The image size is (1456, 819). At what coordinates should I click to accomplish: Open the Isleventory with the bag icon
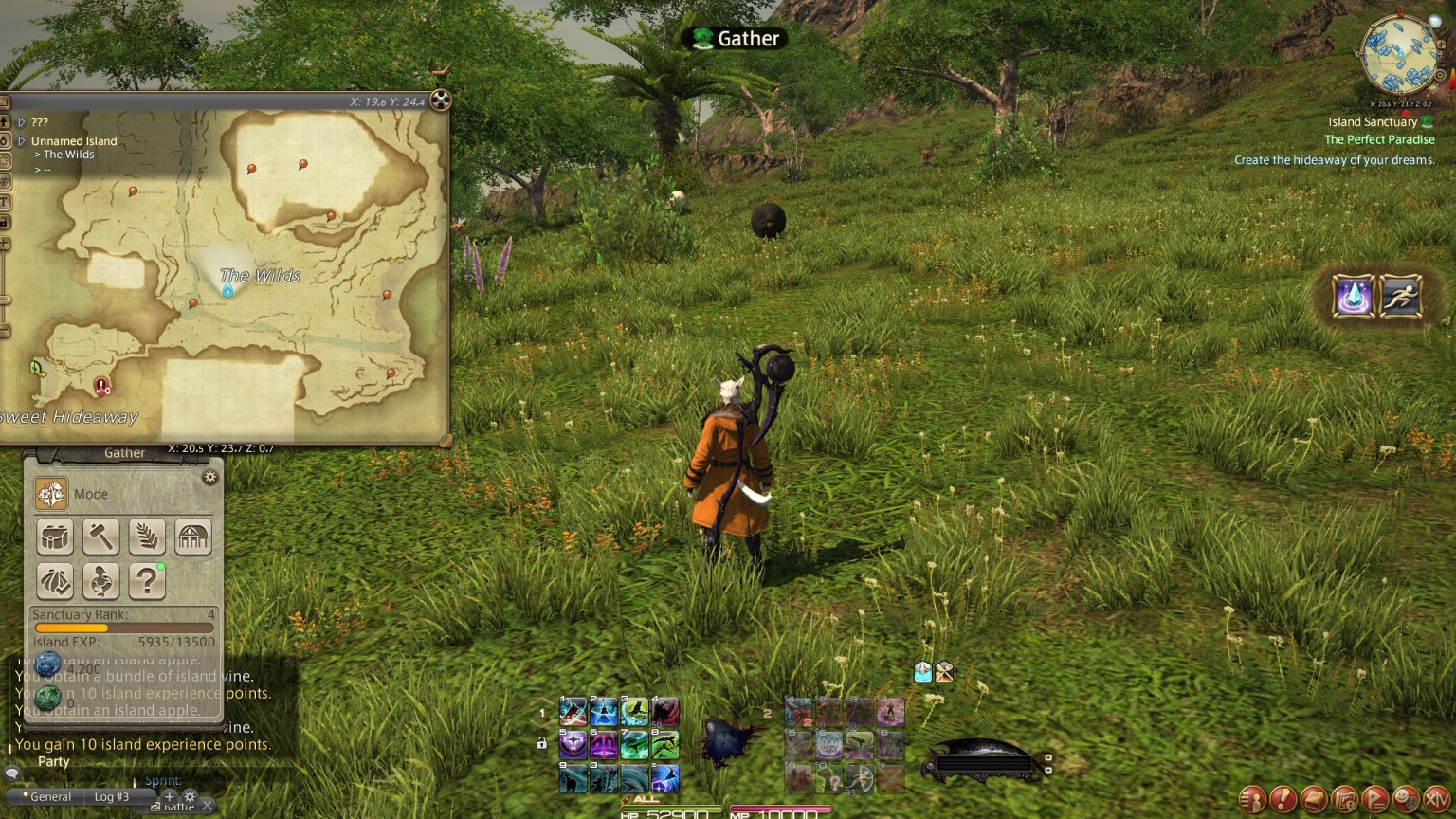pyautogui.click(x=54, y=537)
